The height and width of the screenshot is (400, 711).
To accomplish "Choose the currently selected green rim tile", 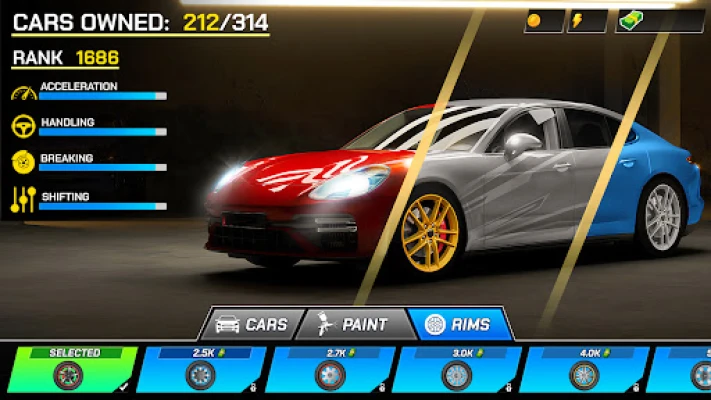I will (x=68, y=370).
